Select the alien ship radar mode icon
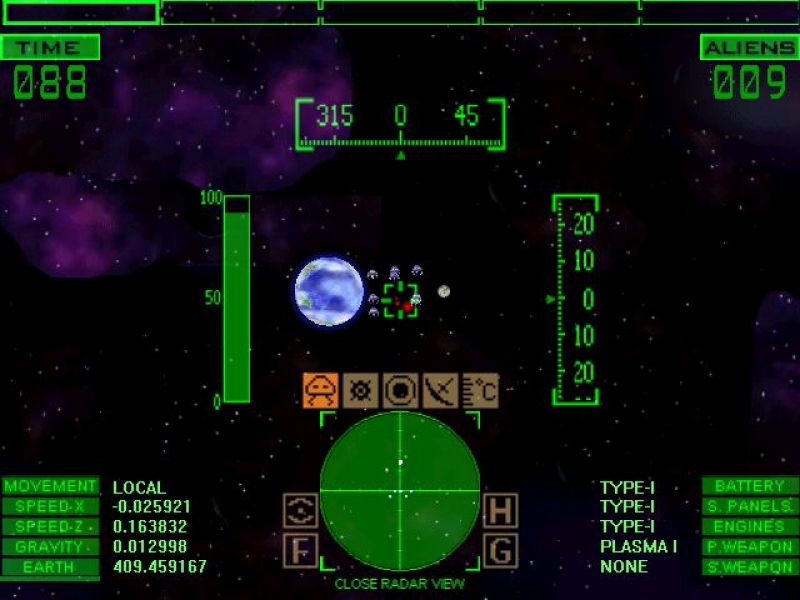This screenshot has width=800, height=600. [321, 391]
